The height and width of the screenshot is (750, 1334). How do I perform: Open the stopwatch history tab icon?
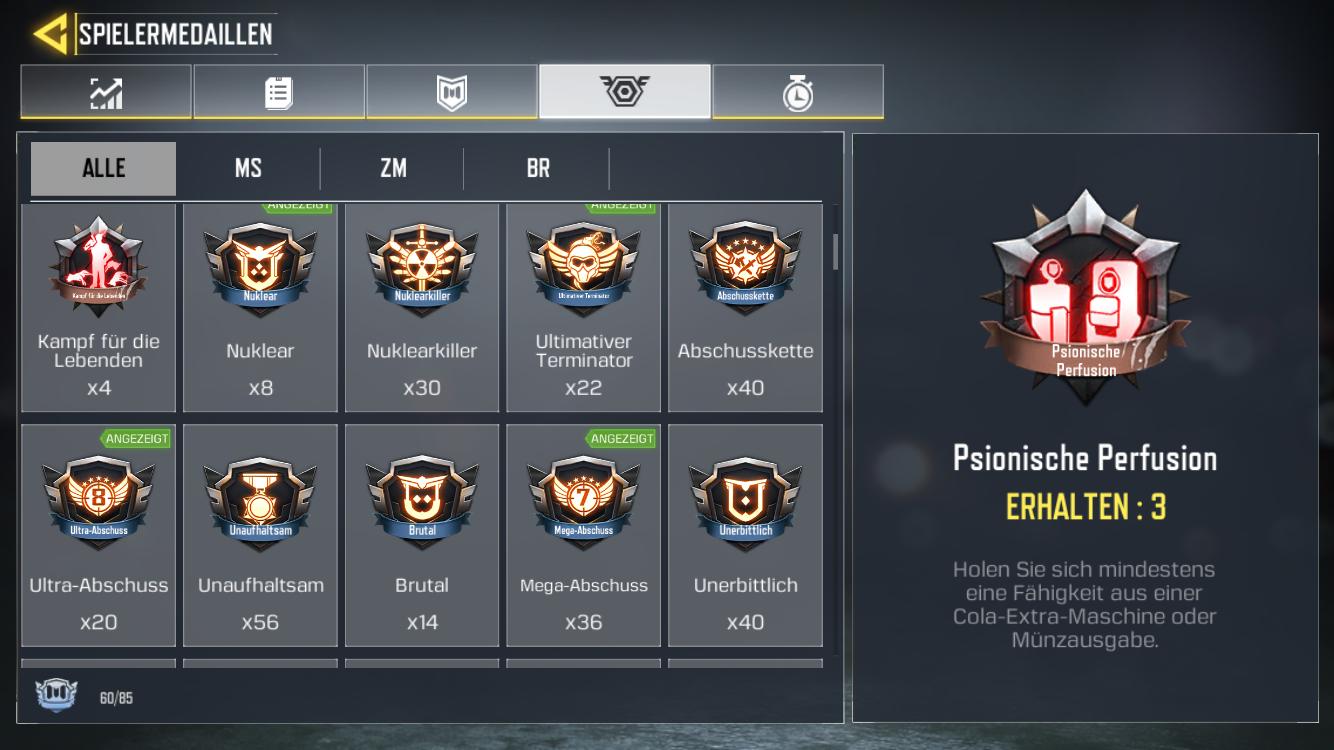[798, 90]
